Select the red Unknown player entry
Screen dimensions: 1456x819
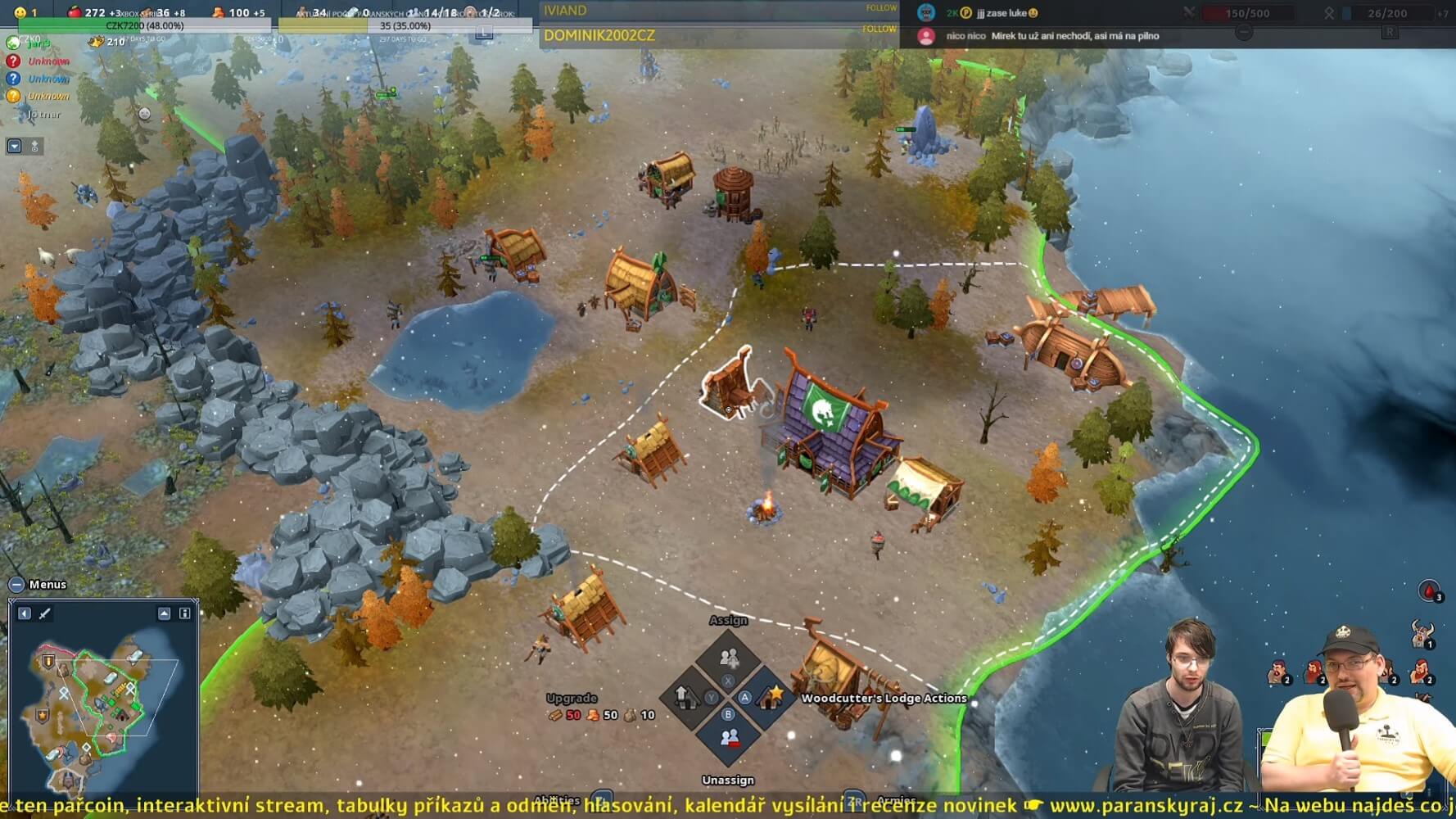pos(14,61)
